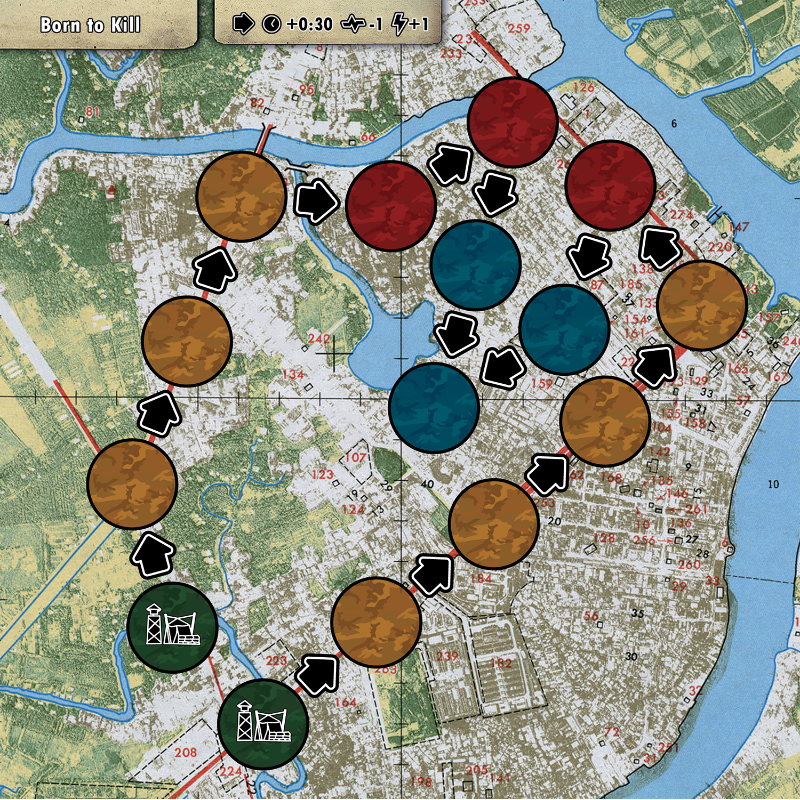
Task: Select the red node just below map number 259
Action: 512,123
